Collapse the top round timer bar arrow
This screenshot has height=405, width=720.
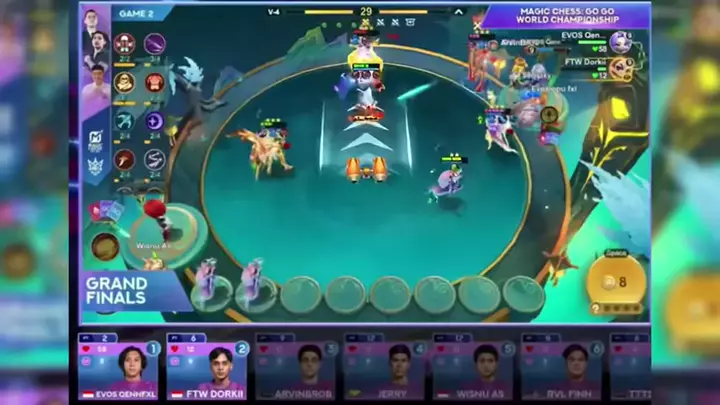(x=460, y=12)
